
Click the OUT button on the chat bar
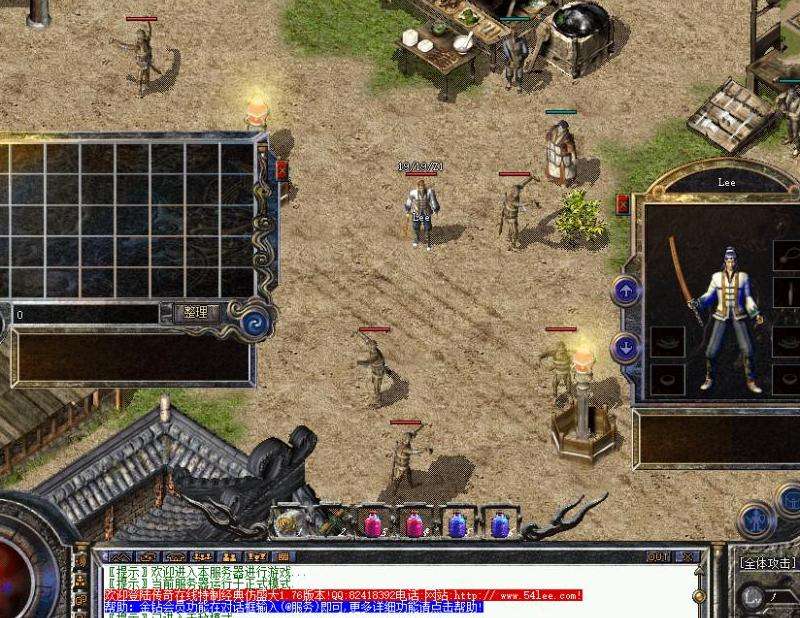coord(658,557)
